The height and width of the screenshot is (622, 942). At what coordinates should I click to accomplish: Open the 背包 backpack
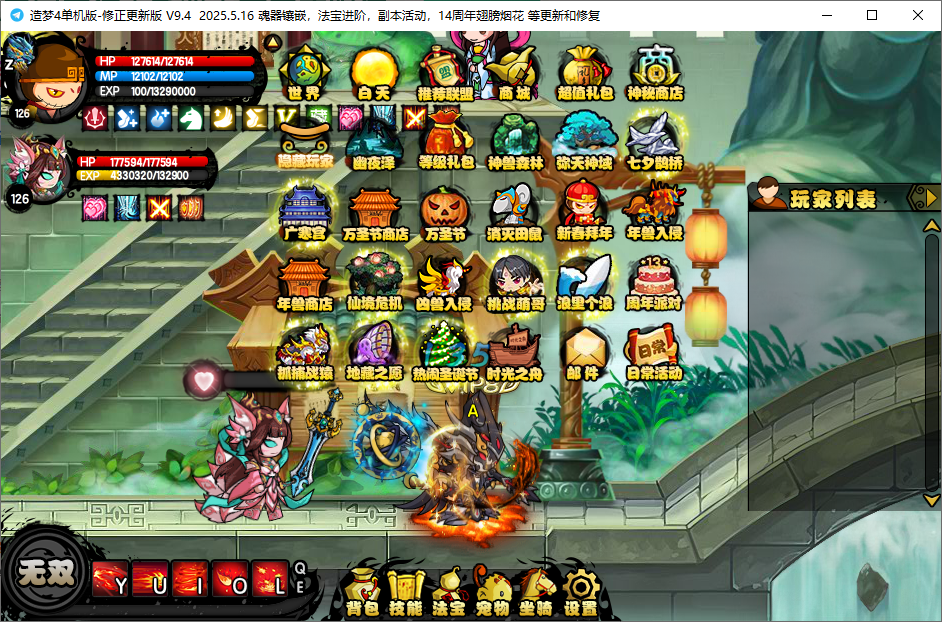point(361,591)
